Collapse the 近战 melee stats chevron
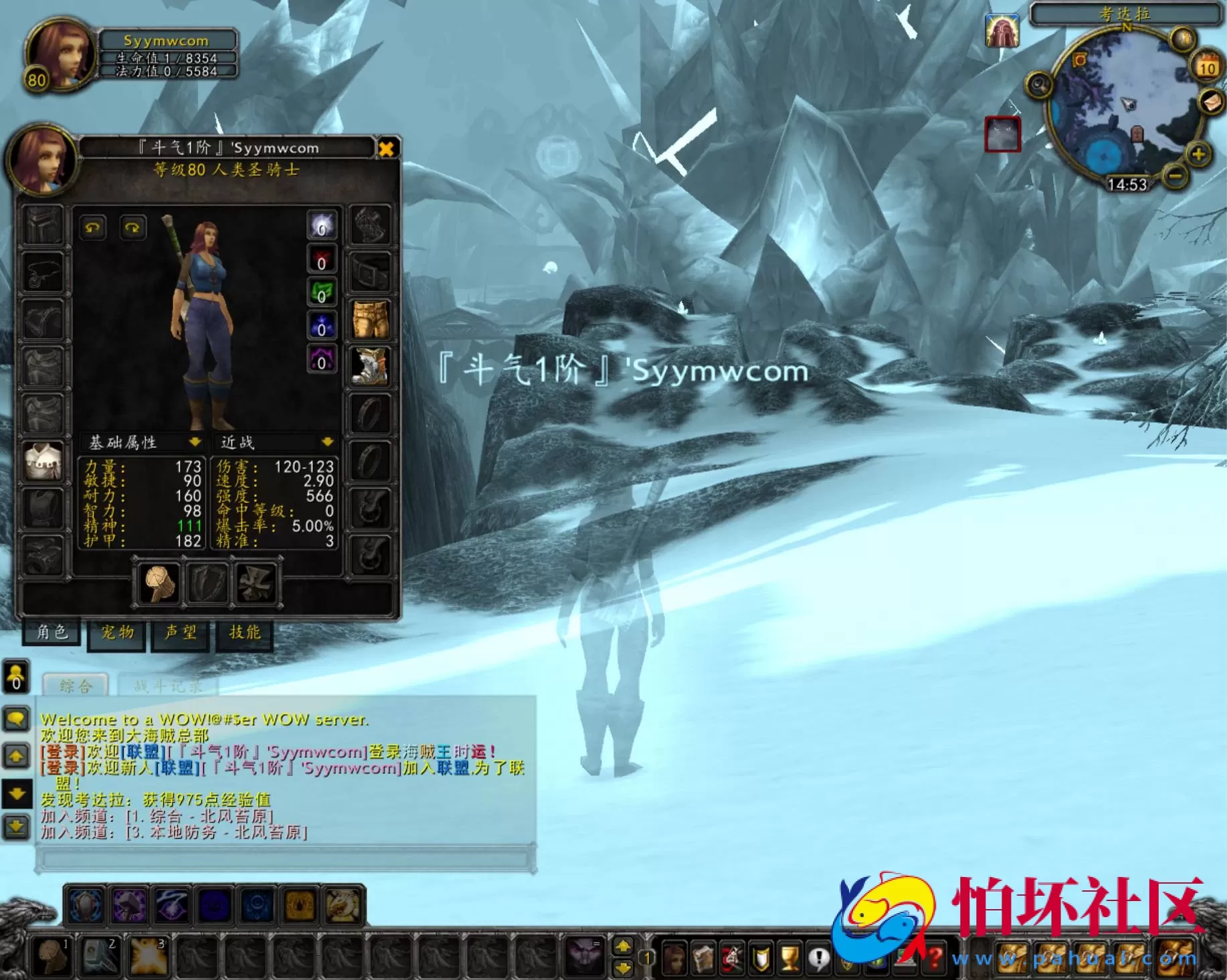 coord(327,441)
